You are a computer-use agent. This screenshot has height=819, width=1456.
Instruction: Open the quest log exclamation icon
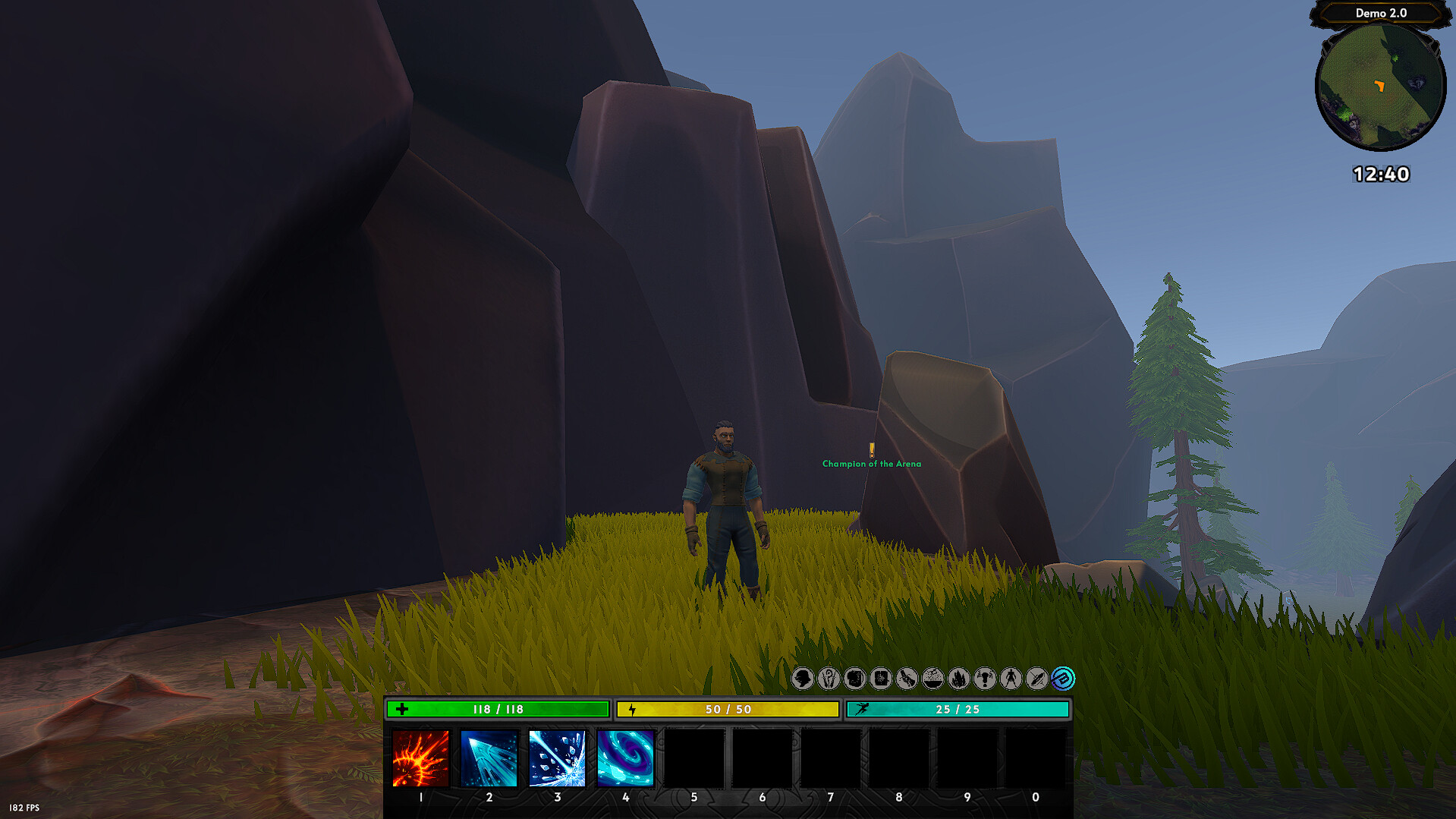pos(983,680)
